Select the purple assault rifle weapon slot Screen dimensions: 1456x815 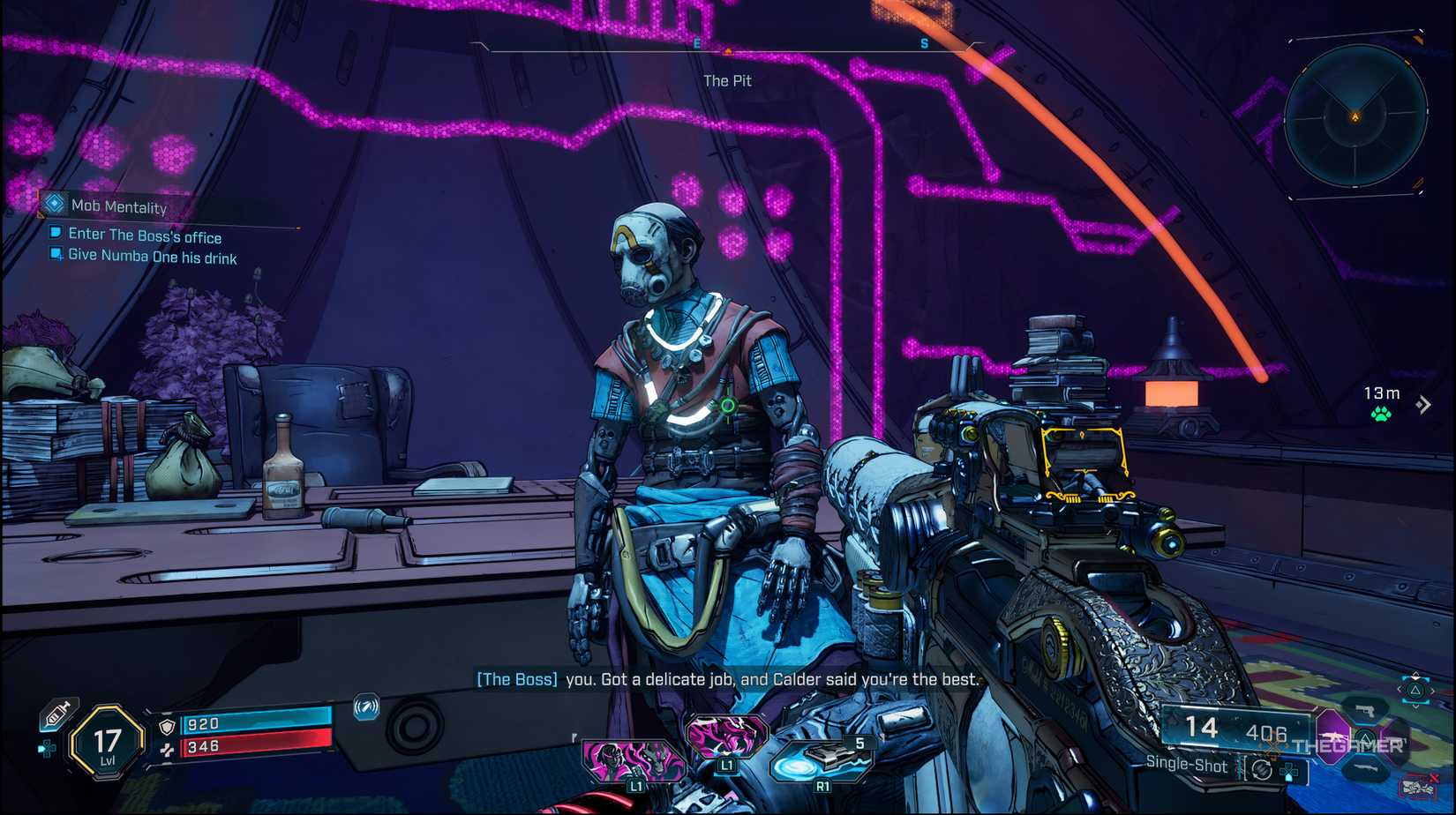click(1333, 735)
